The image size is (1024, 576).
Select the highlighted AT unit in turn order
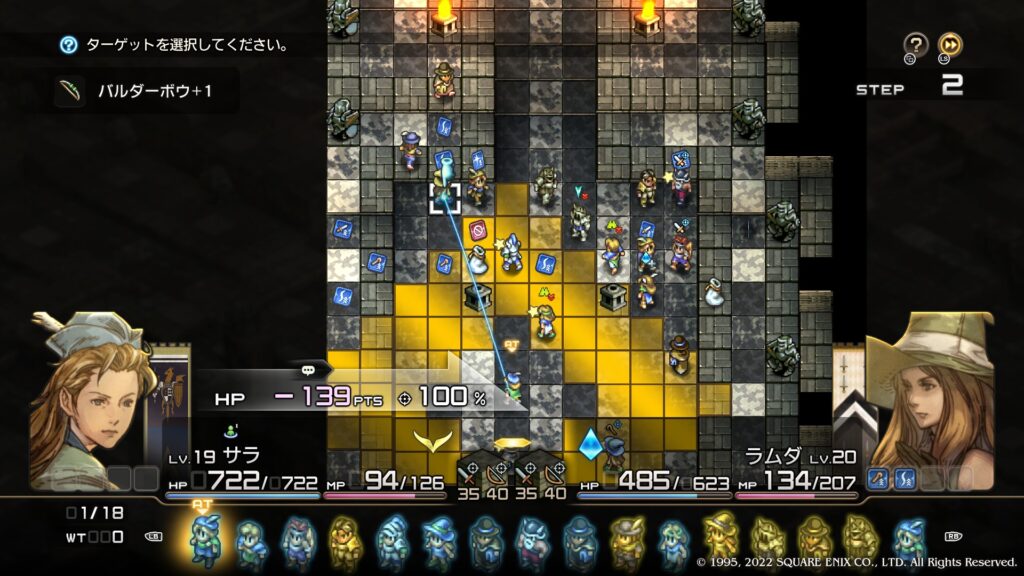(x=205, y=540)
